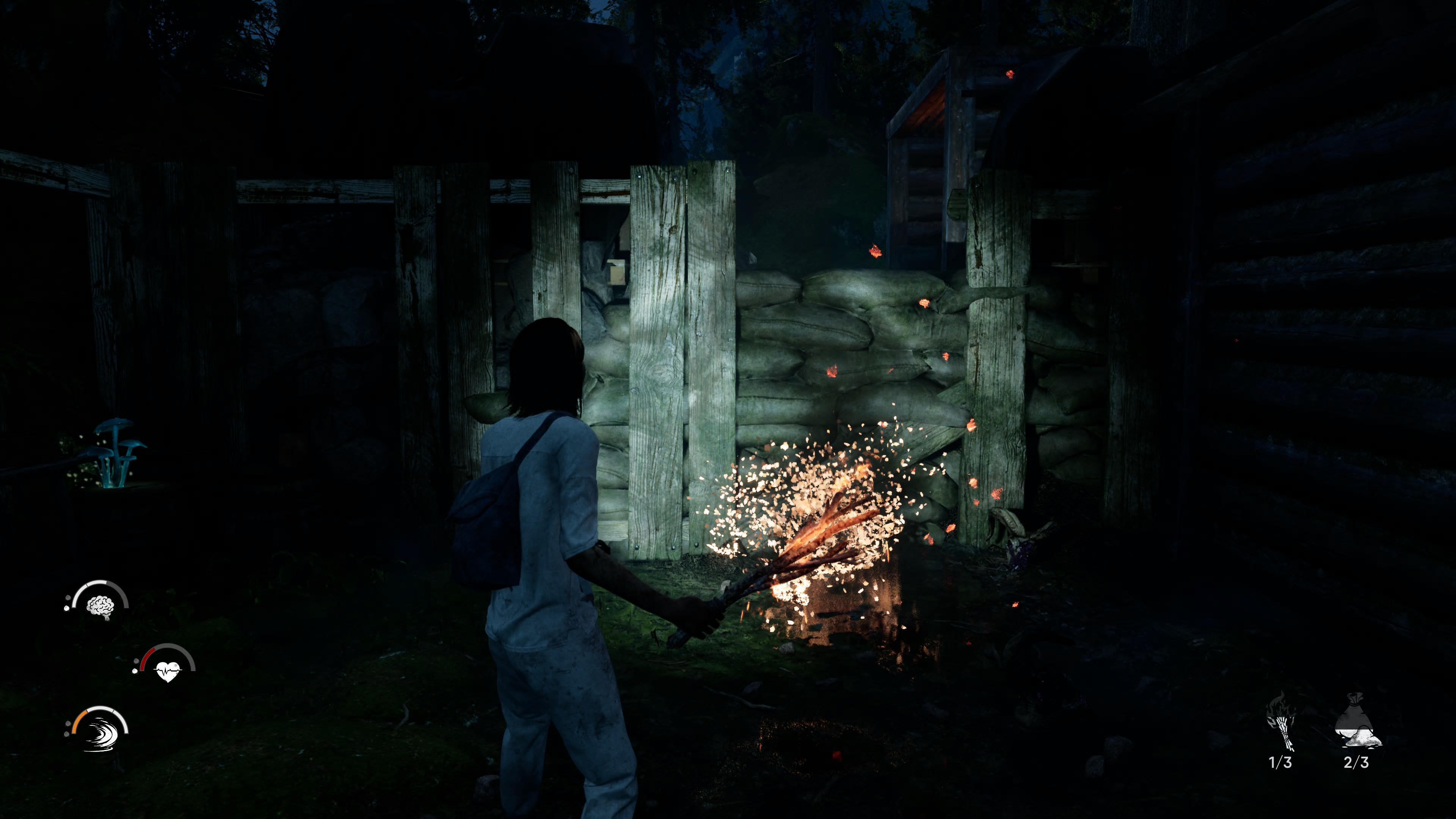Click the heart health status icon
Image resolution: width=1456 pixels, height=819 pixels.
point(167,670)
